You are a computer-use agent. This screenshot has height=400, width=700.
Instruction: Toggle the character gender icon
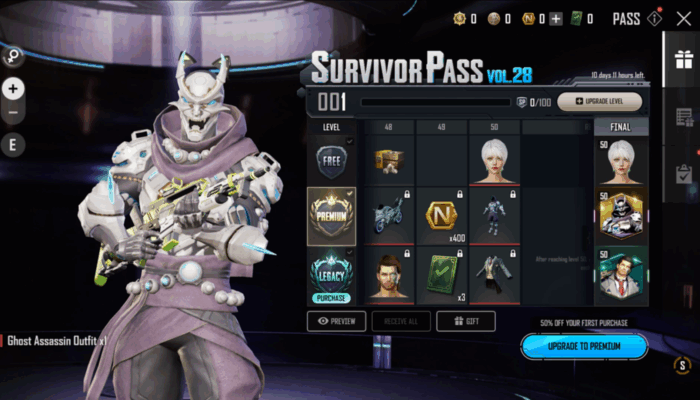pos(14,56)
